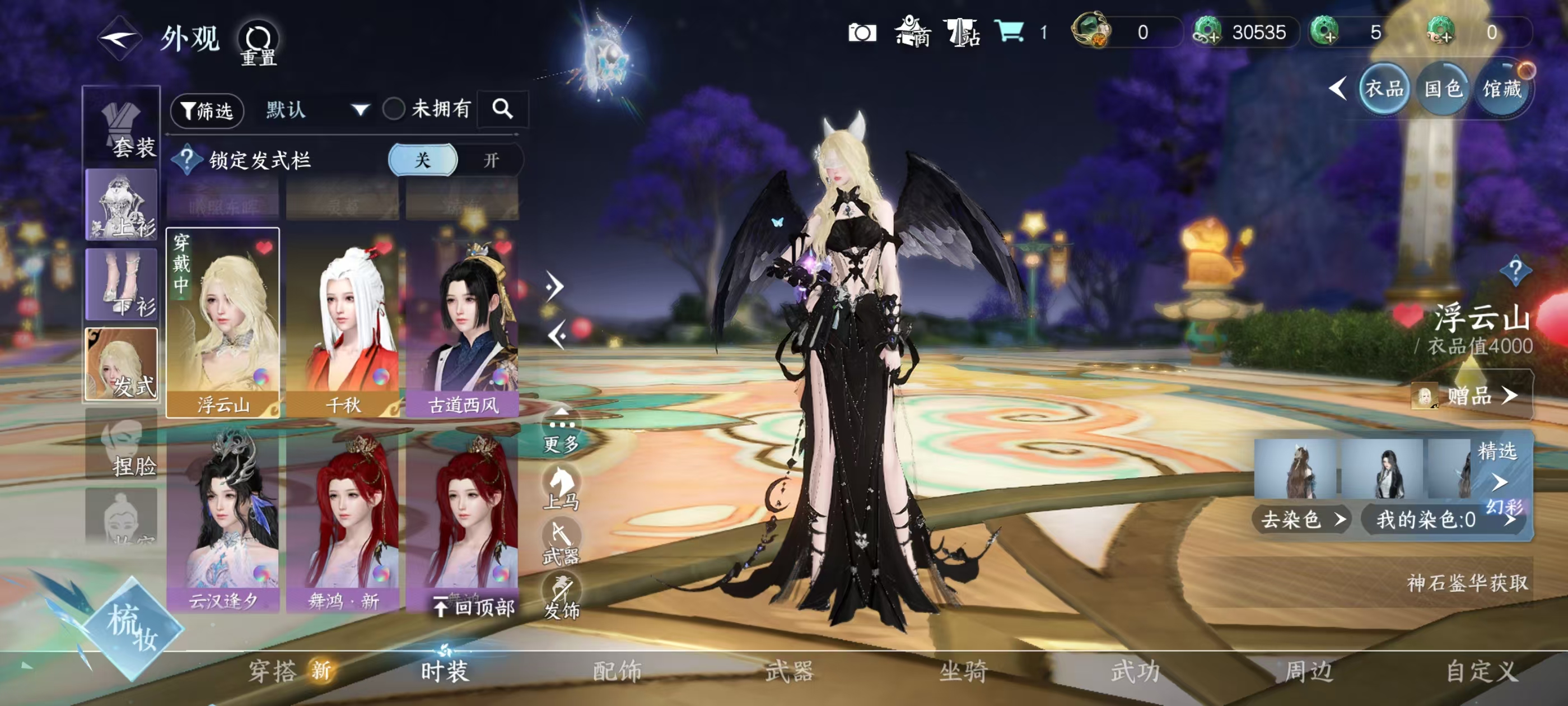
Task: Open the 捏脸 face customization tab
Action: pos(122,445)
